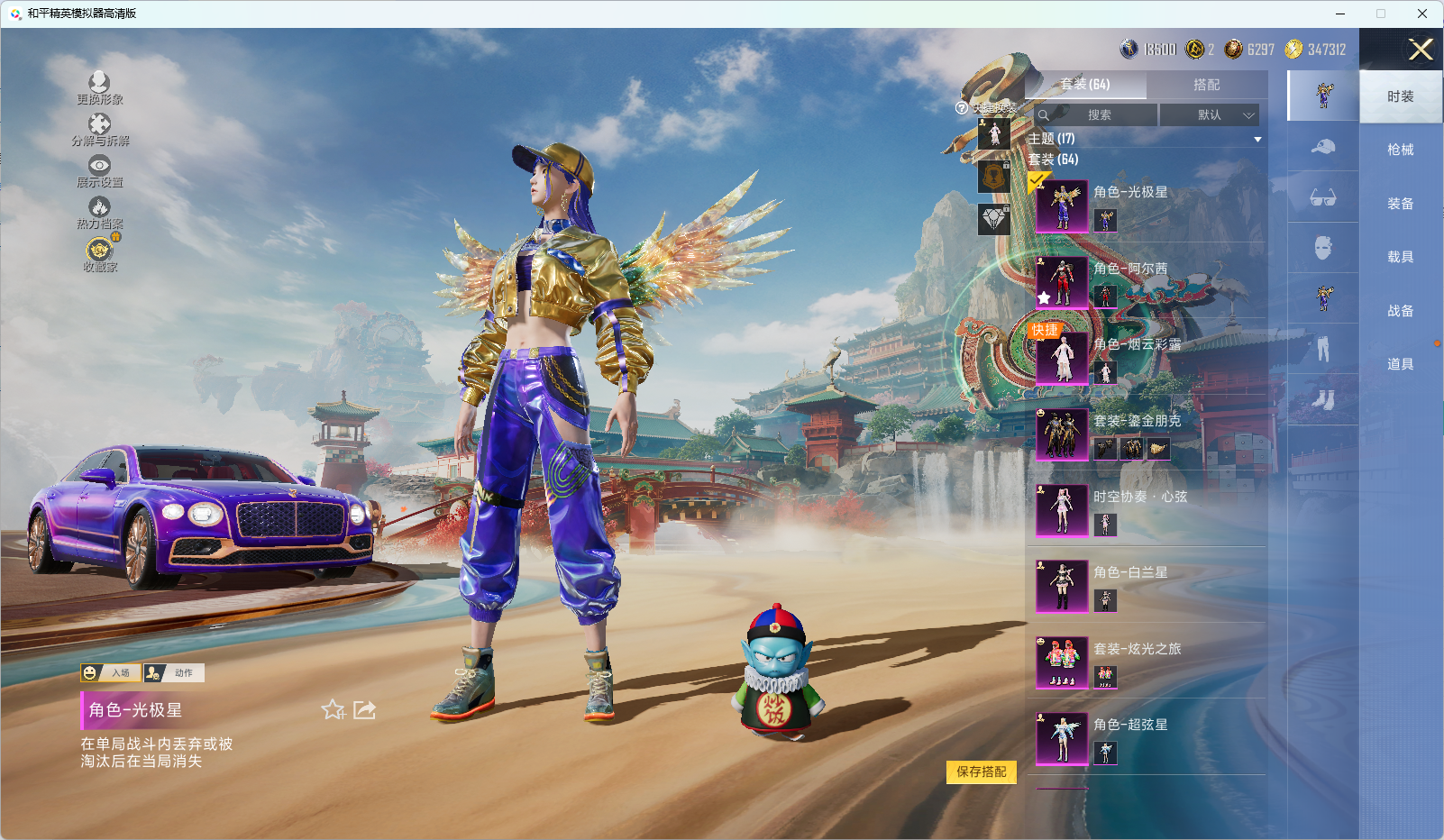Open the 枪械 category

(1400, 150)
